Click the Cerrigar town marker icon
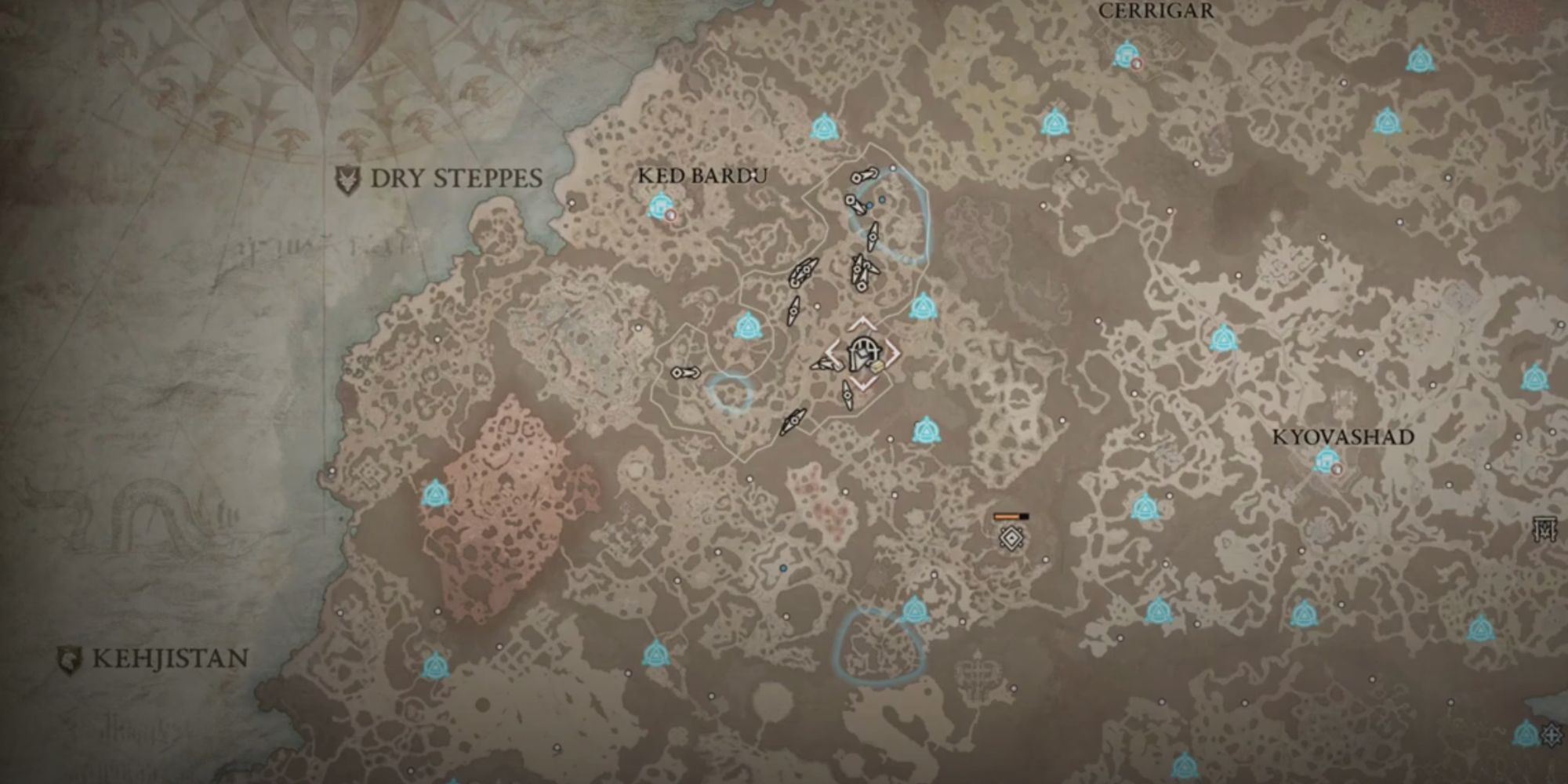Viewport: 1568px width, 784px height. 1127,55
